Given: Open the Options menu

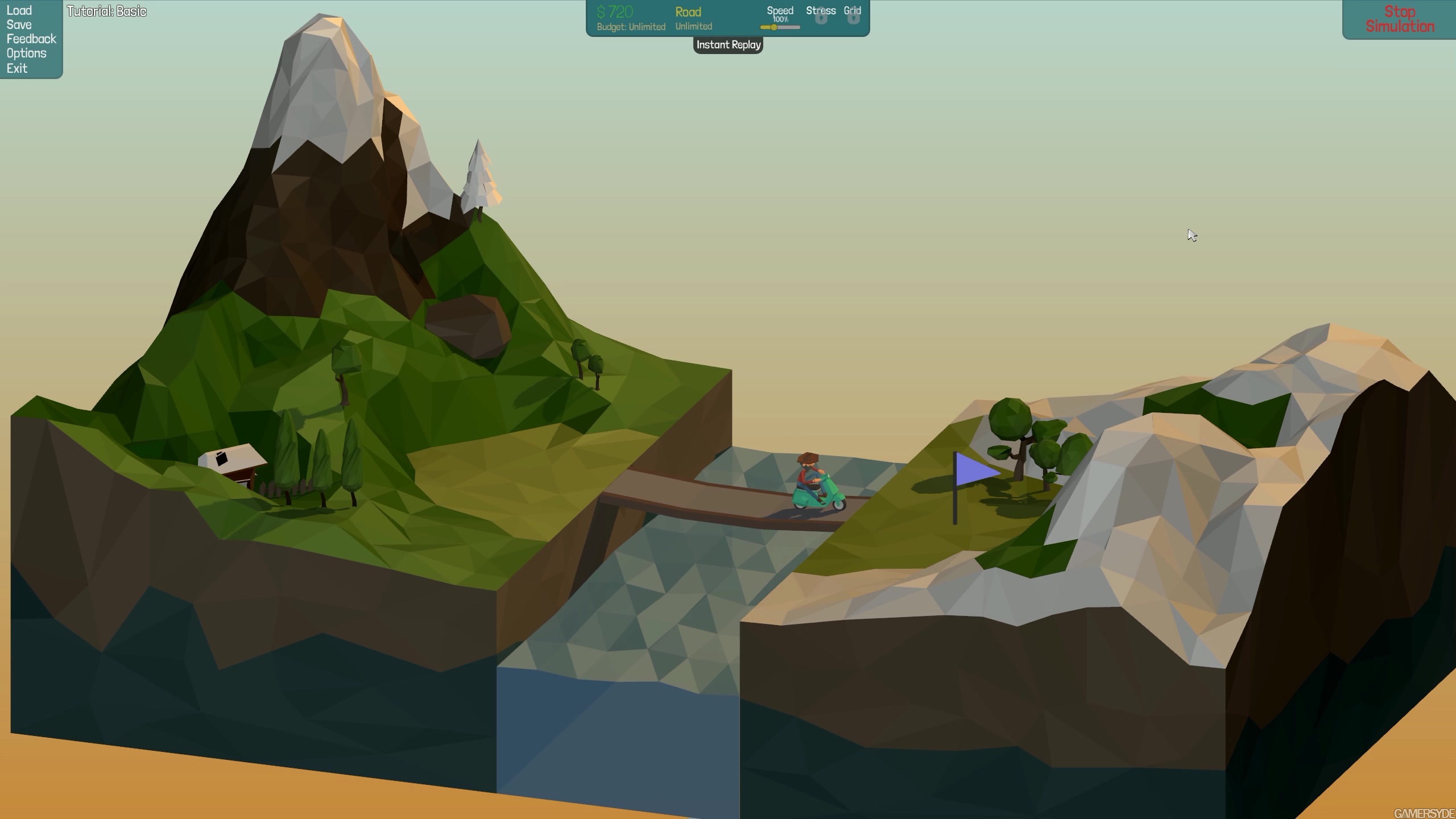Looking at the screenshot, I should click(27, 53).
